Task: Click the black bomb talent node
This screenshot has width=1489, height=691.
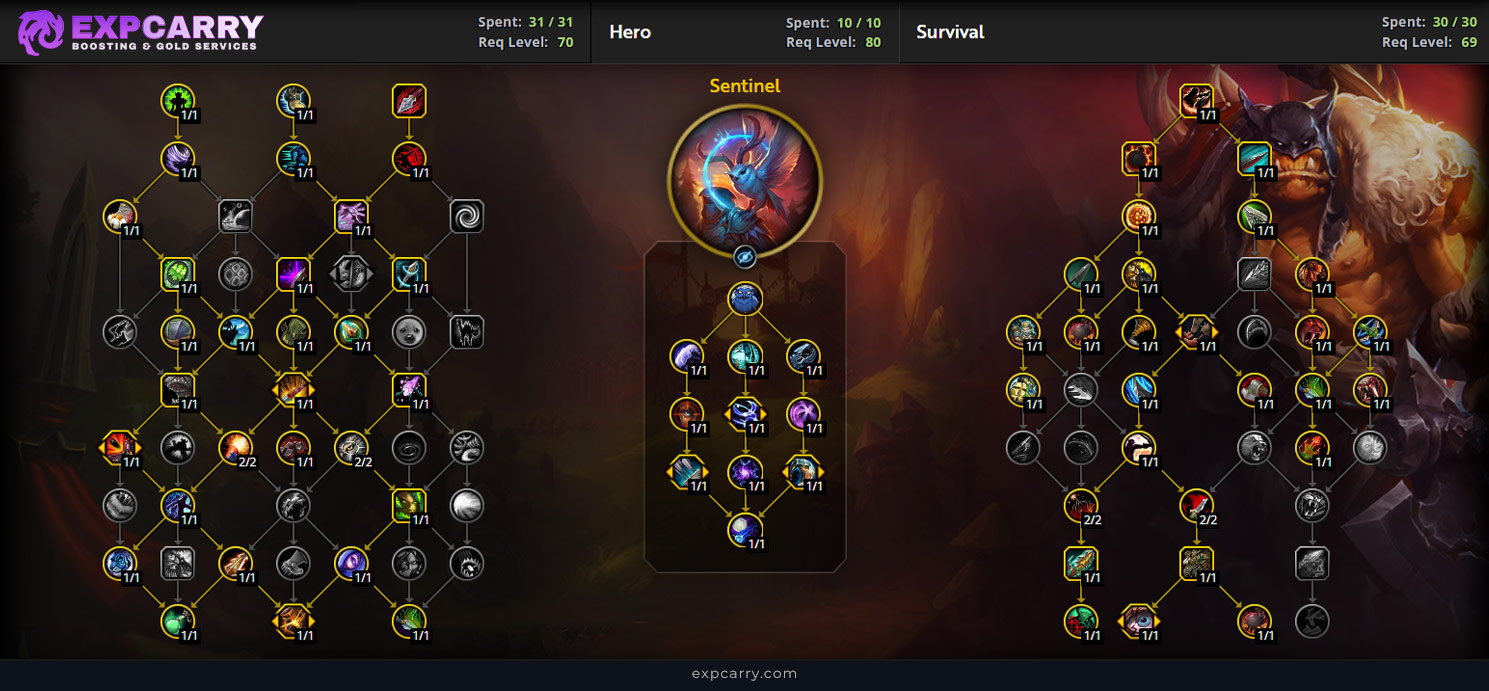Action: [x=1138, y=158]
